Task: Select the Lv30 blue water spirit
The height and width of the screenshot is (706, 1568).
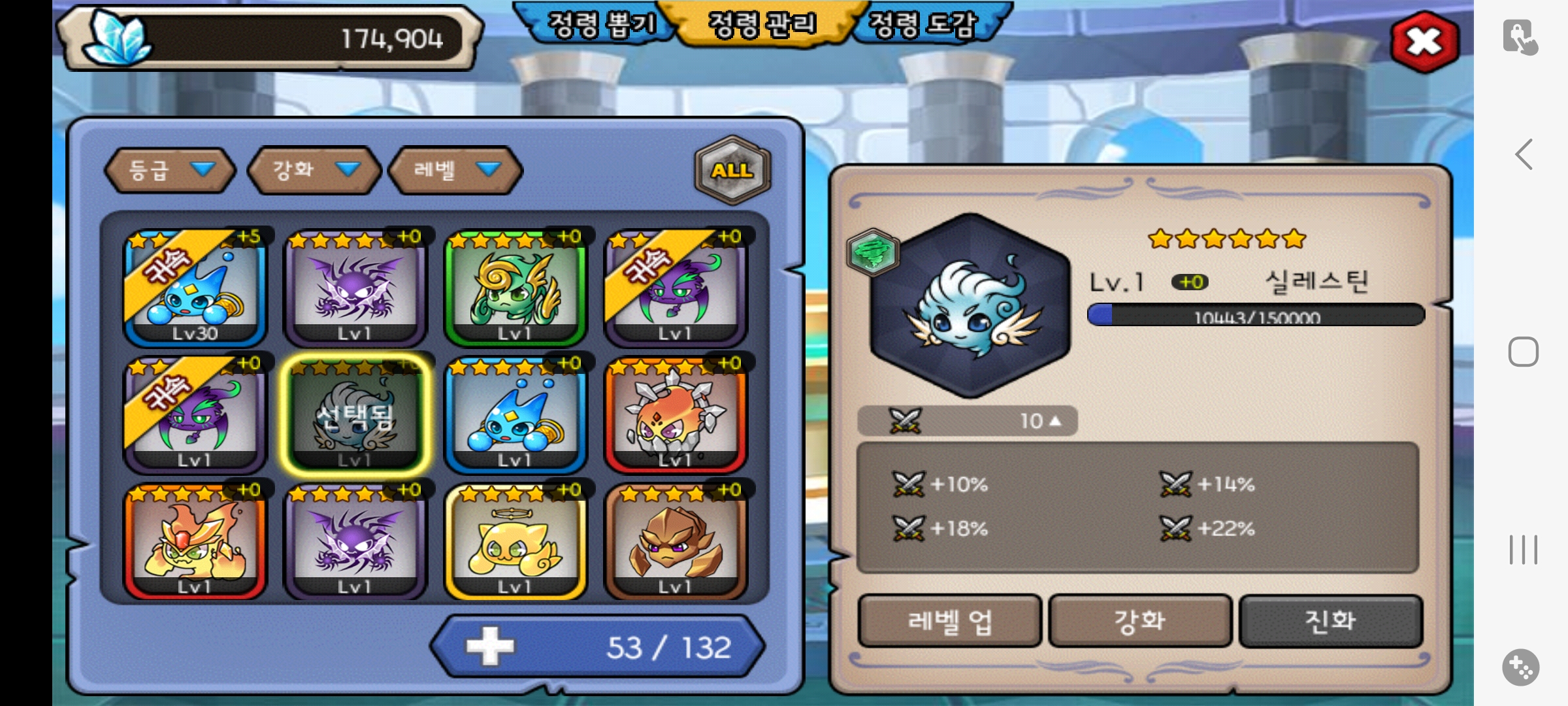Action: coord(195,288)
